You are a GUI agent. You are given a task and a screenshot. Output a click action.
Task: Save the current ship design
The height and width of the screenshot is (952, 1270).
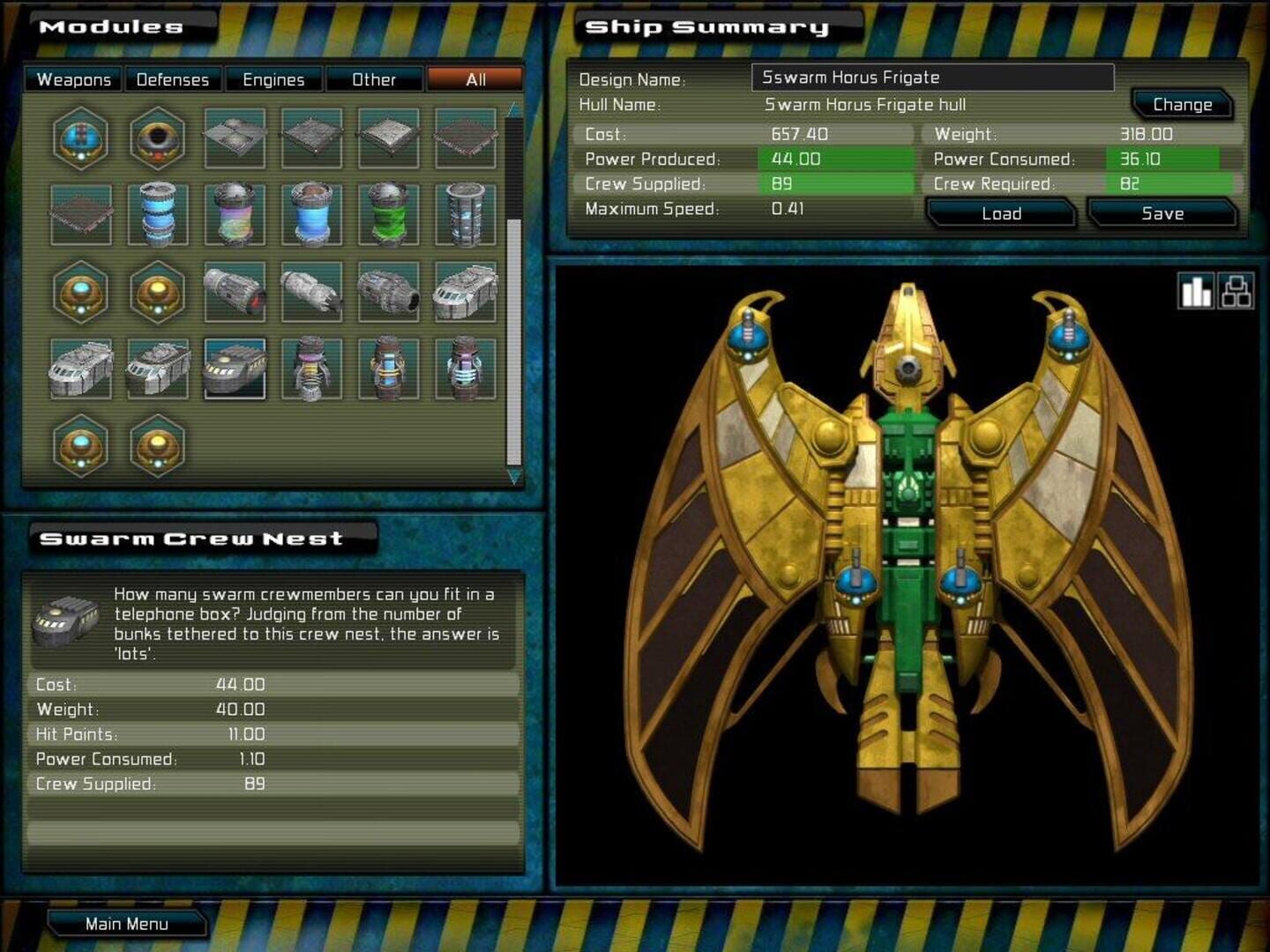coord(1162,213)
